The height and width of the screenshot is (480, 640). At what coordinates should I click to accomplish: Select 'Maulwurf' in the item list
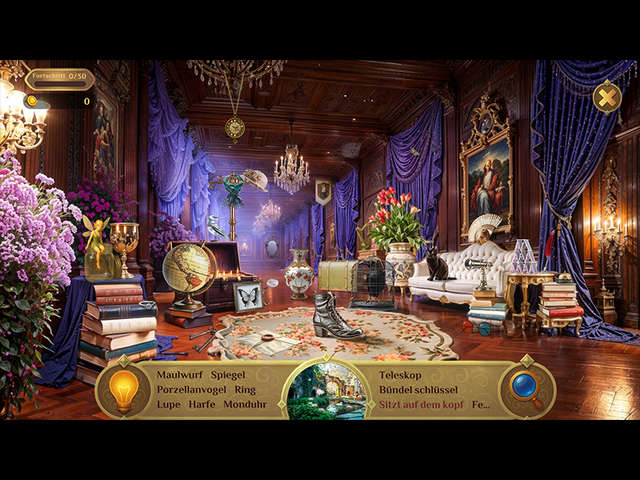pos(179,374)
